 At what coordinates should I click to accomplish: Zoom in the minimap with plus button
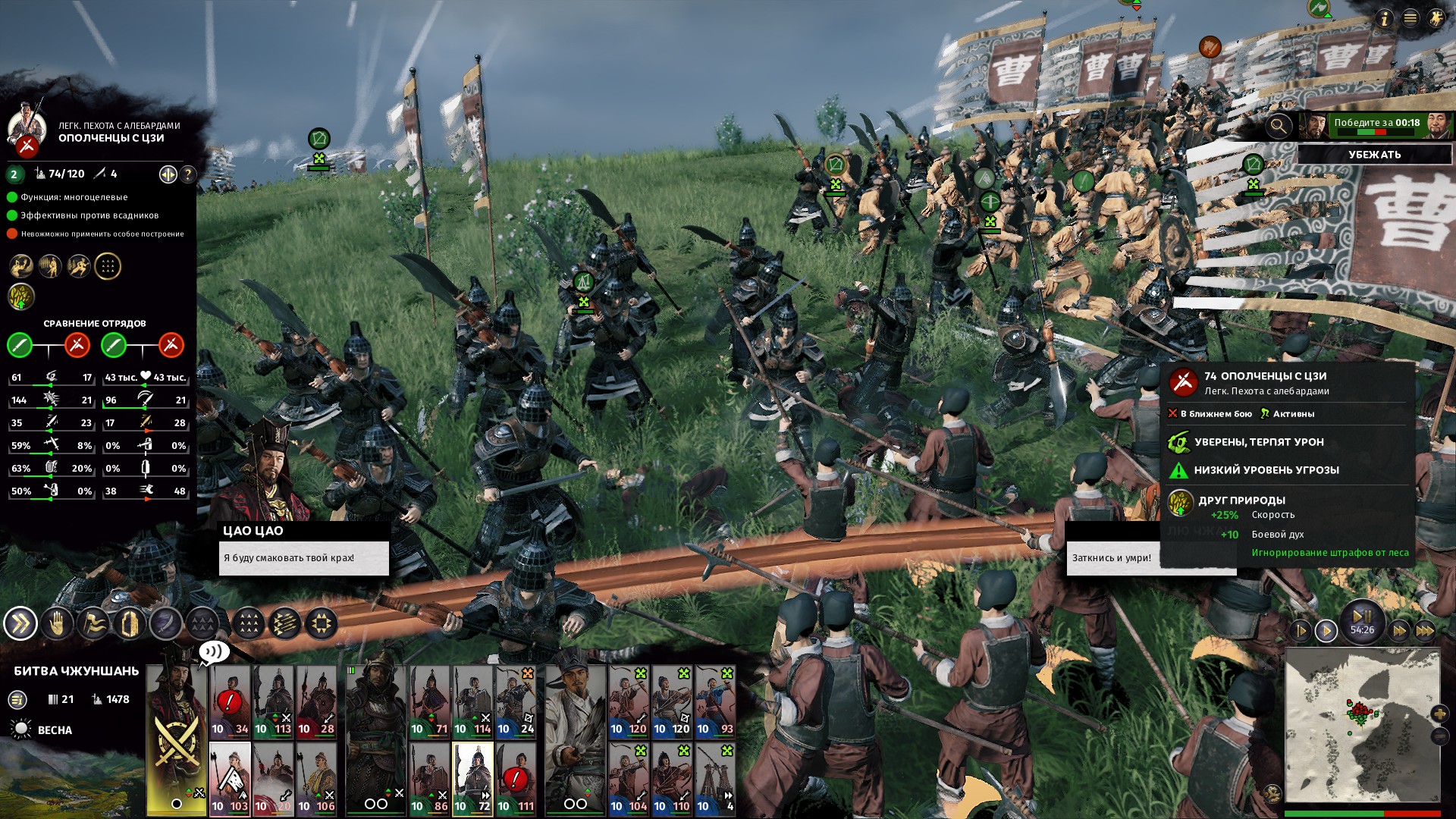[x=1439, y=714]
